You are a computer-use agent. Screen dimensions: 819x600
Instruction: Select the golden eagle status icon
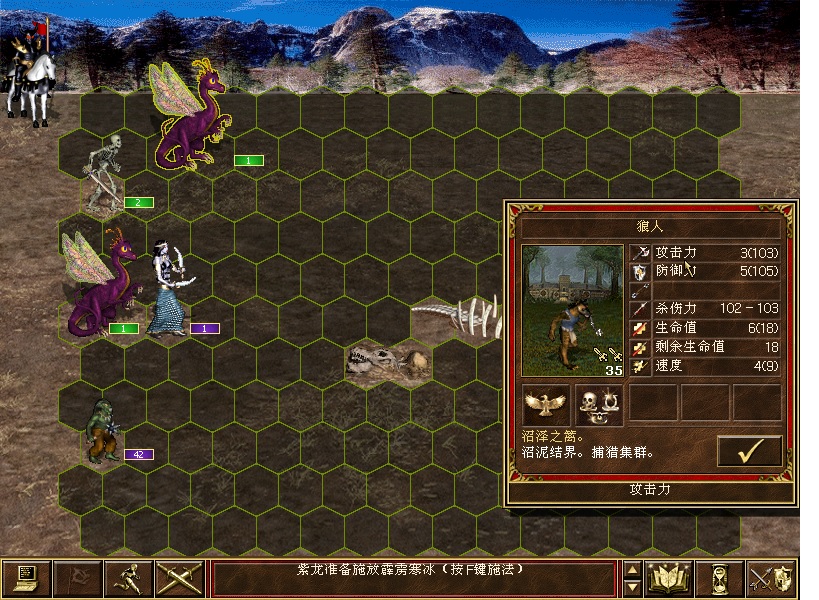546,403
